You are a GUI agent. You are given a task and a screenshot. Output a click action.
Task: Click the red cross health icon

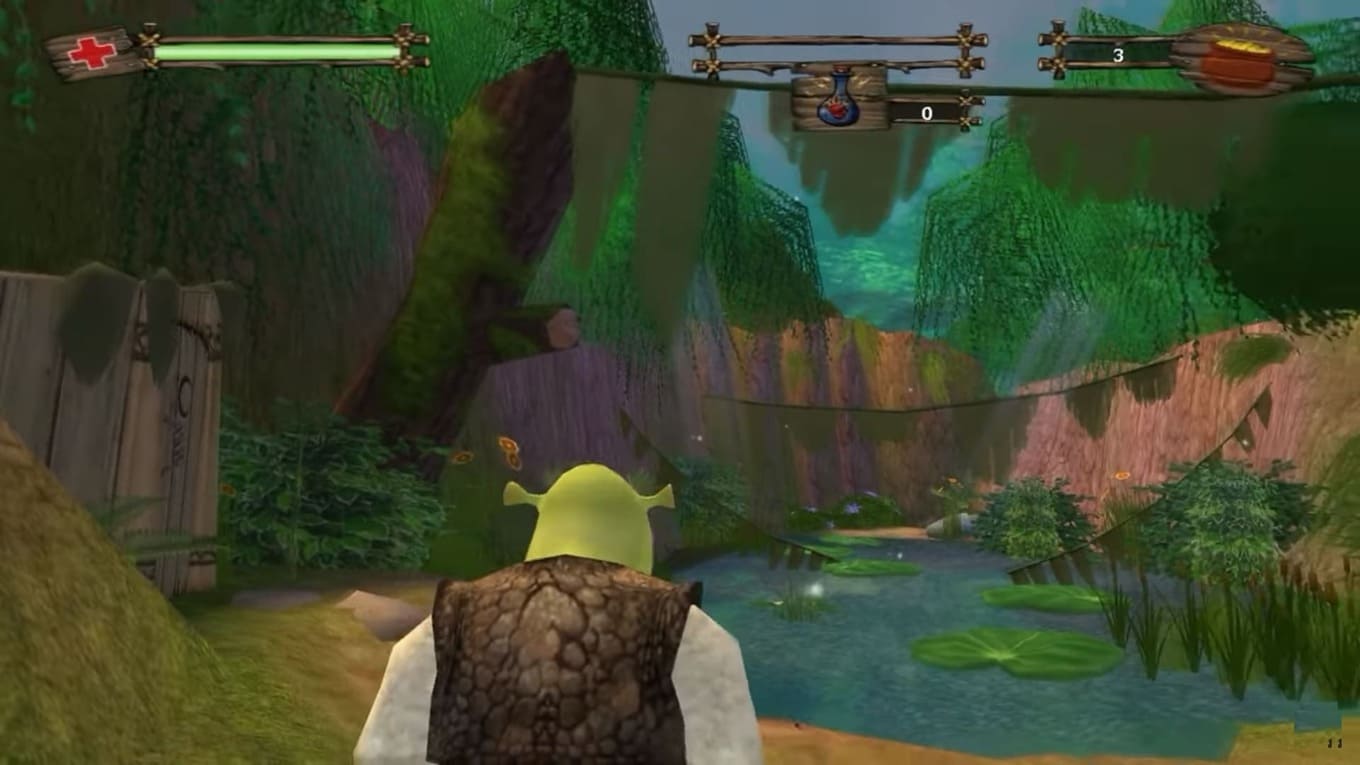(91, 53)
